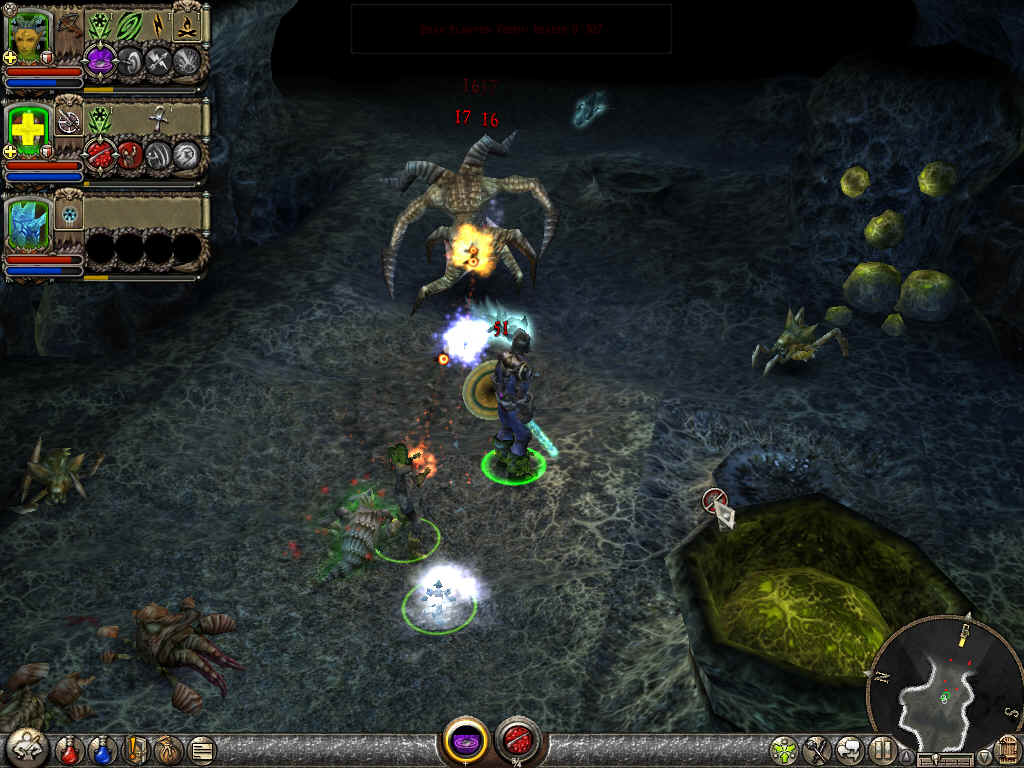This screenshot has width=1024, height=768.
Task: Open the chat speech bubbles button
Action: (850, 748)
